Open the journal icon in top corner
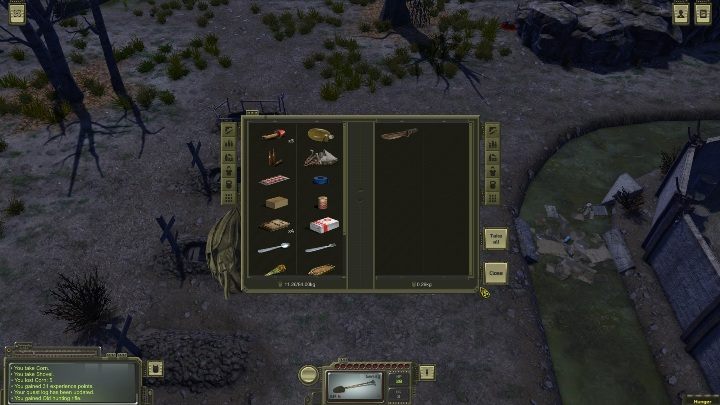 (x=705, y=12)
